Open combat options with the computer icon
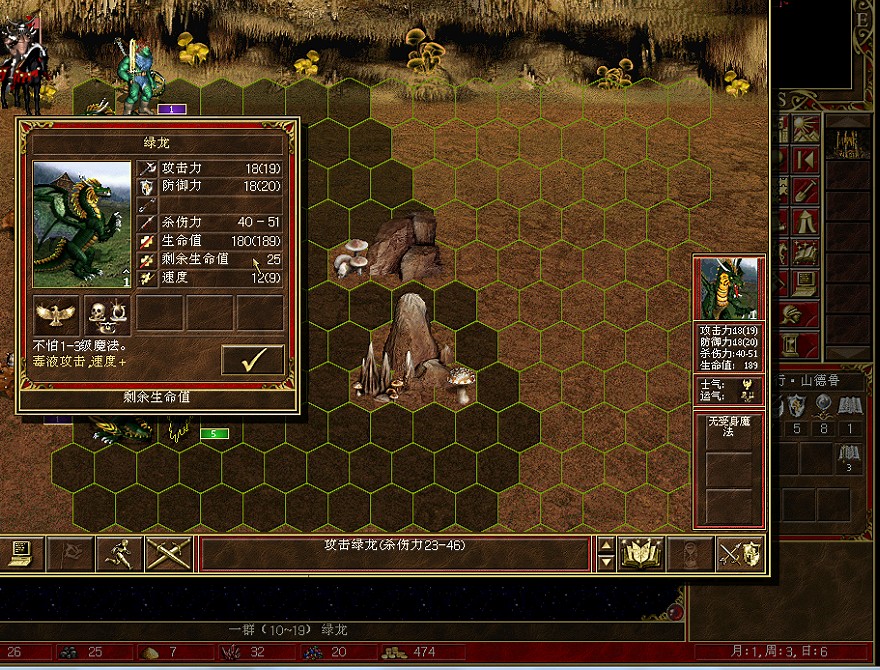 point(21,553)
